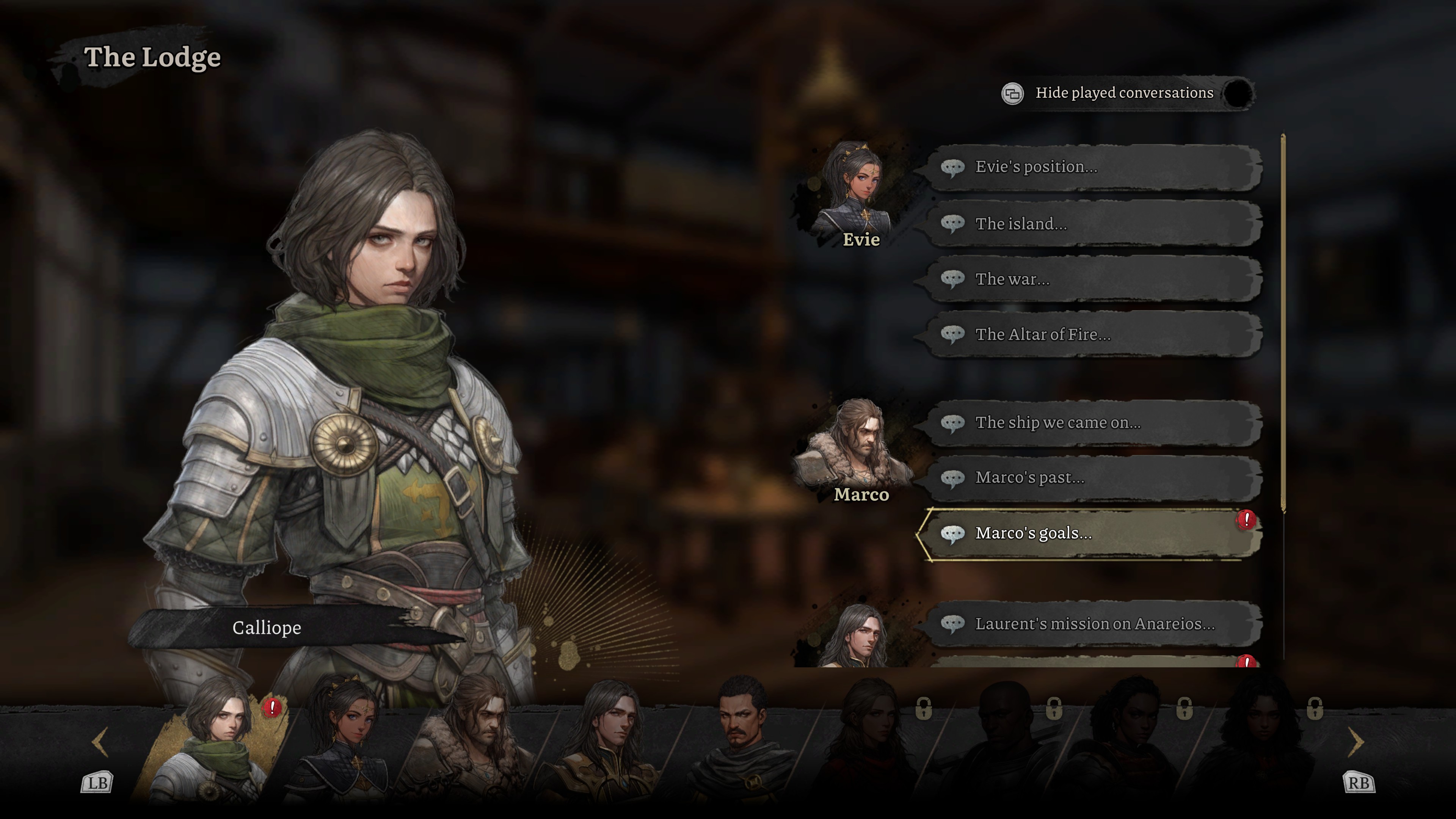
Task: Open "Laurent's mission on Anareios..." conversation
Action: pos(1094,624)
